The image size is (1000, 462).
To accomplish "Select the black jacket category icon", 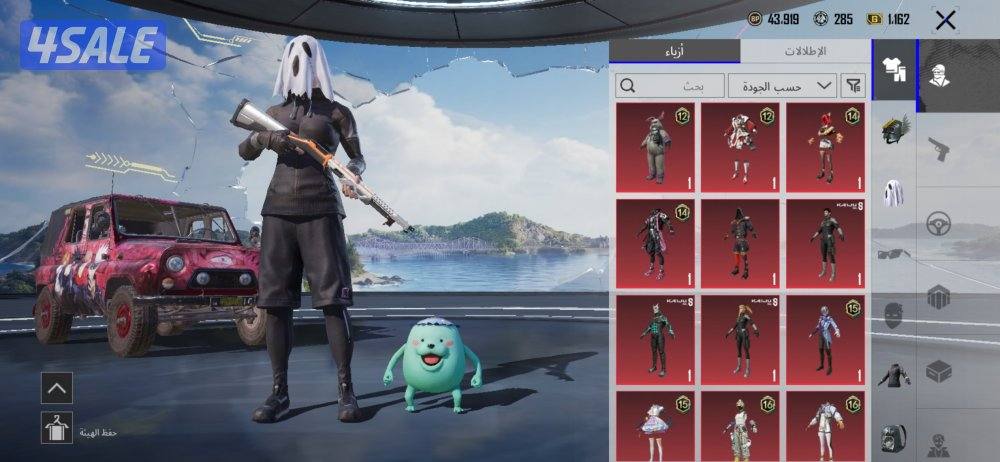I will tap(892, 375).
